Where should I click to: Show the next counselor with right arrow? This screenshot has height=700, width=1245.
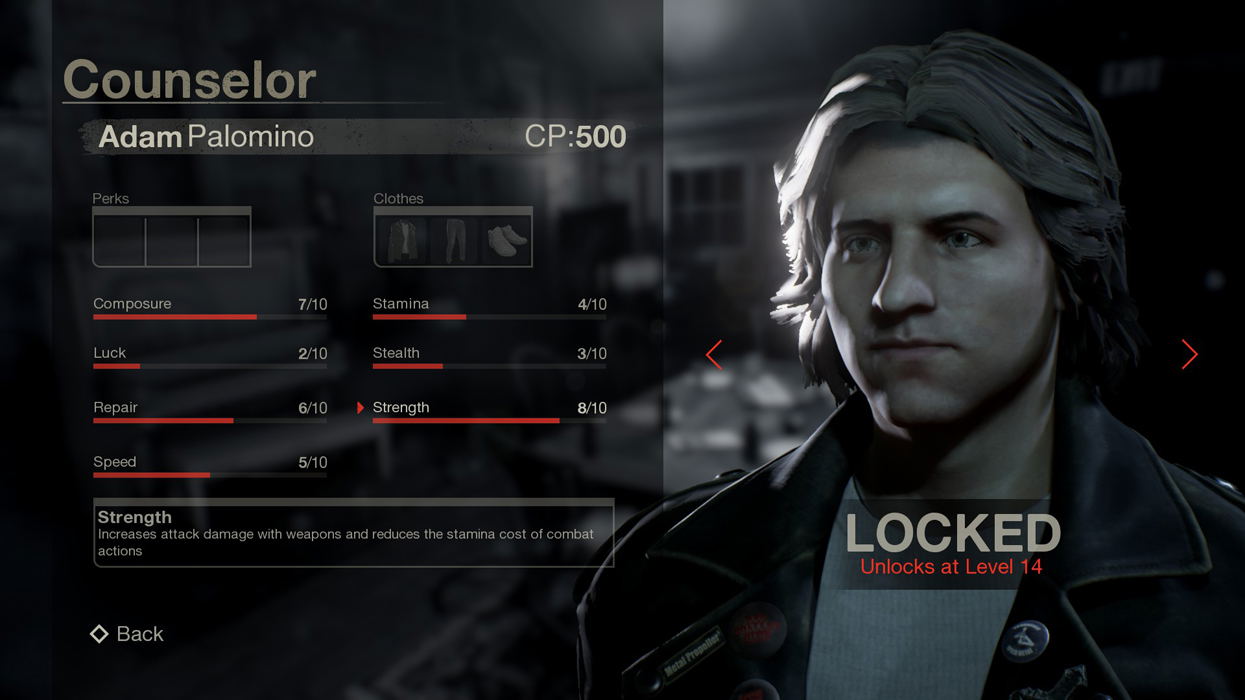pyautogui.click(x=1189, y=354)
